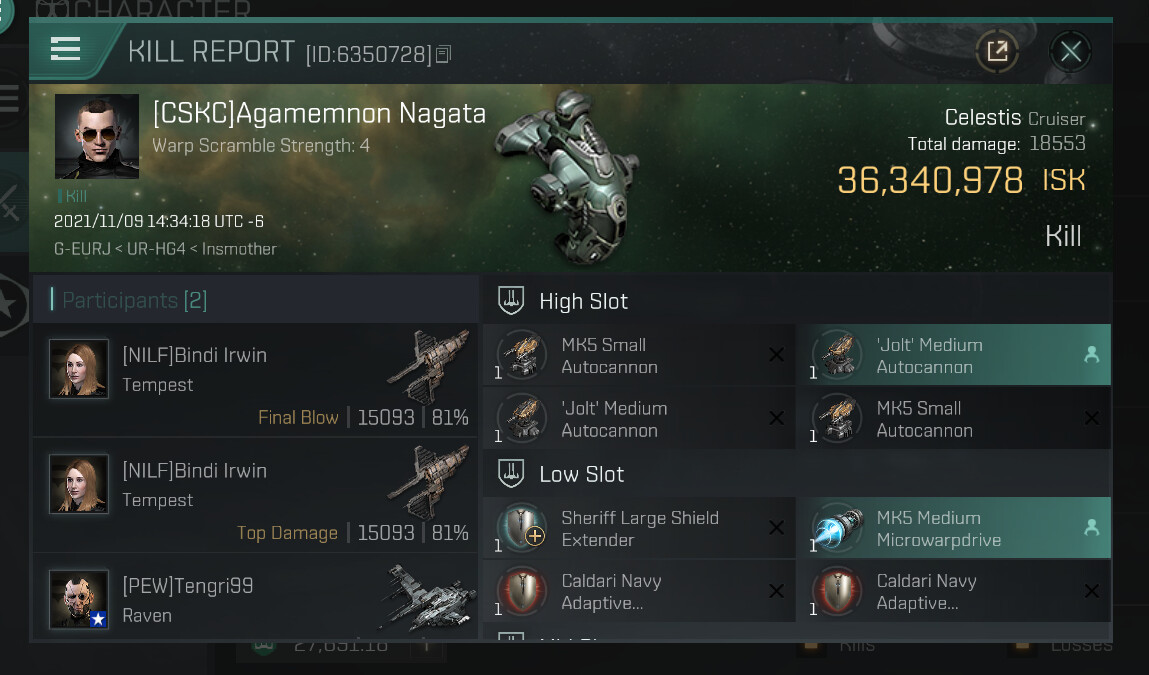This screenshot has width=1149, height=675.
Task: Close the kill report window
Action: click(x=1070, y=51)
